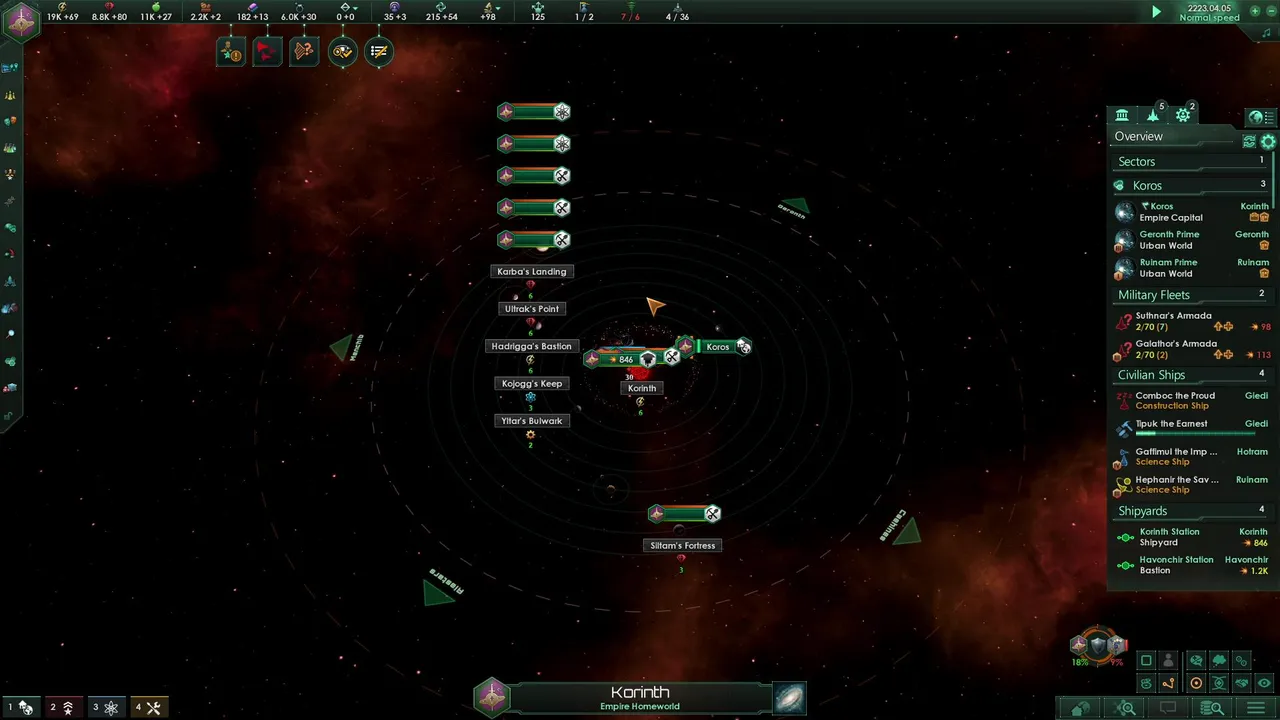Open the galaxy map button beside Korinth

click(789, 697)
